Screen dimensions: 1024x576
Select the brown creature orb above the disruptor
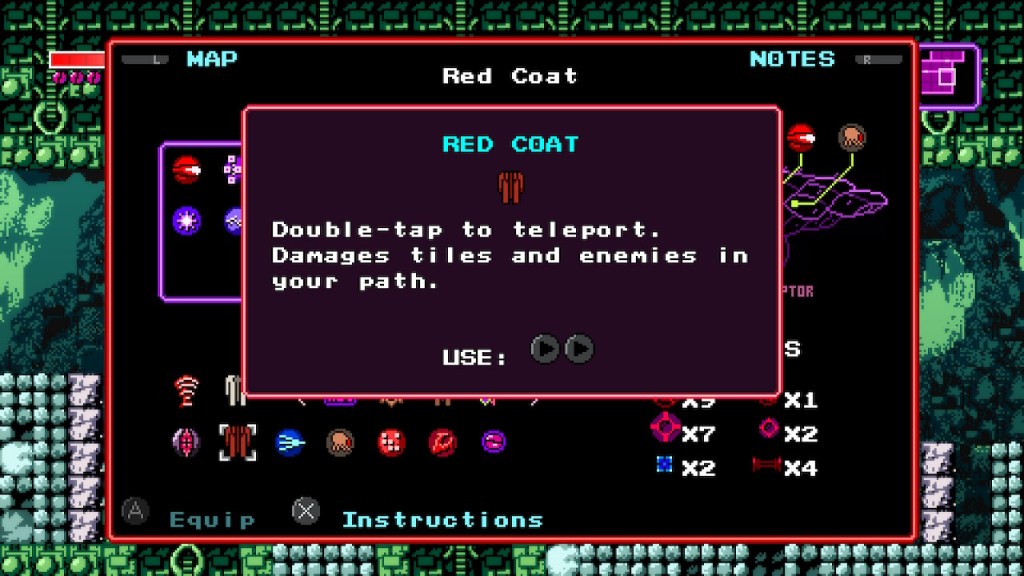[851, 137]
